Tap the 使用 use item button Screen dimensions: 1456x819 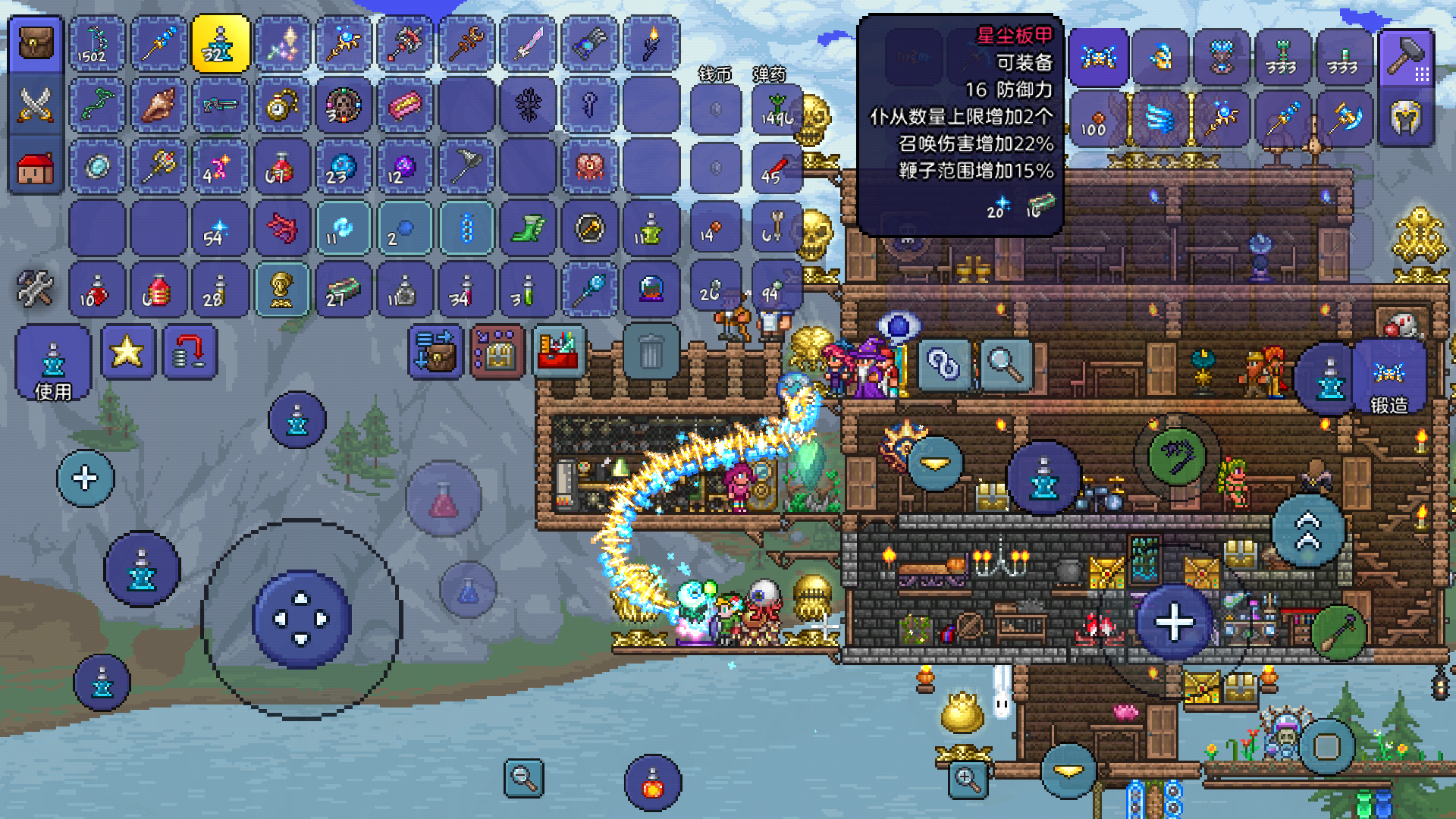52,362
